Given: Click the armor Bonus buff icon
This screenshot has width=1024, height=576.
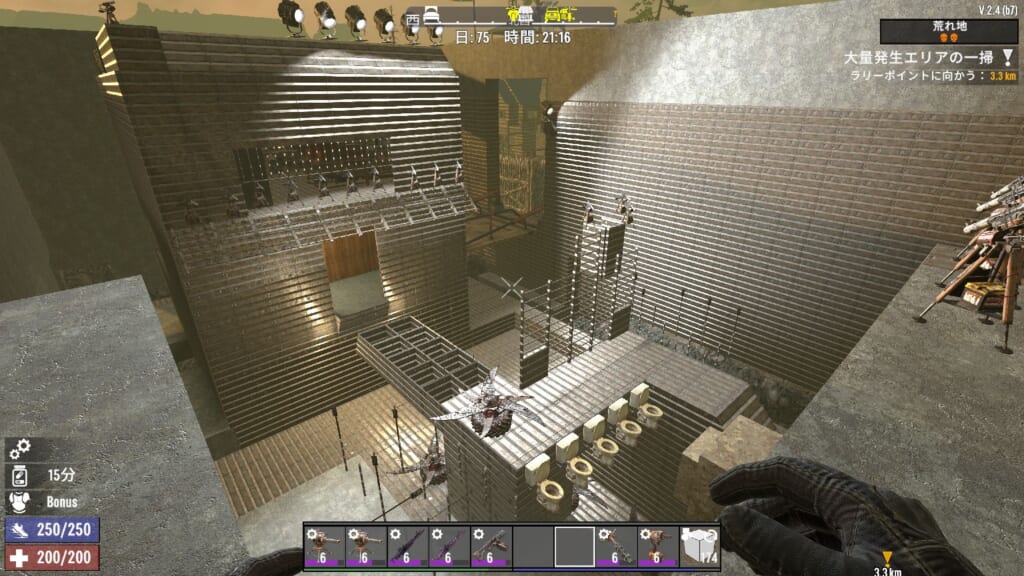Looking at the screenshot, I should pyautogui.click(x=19, y=501).
